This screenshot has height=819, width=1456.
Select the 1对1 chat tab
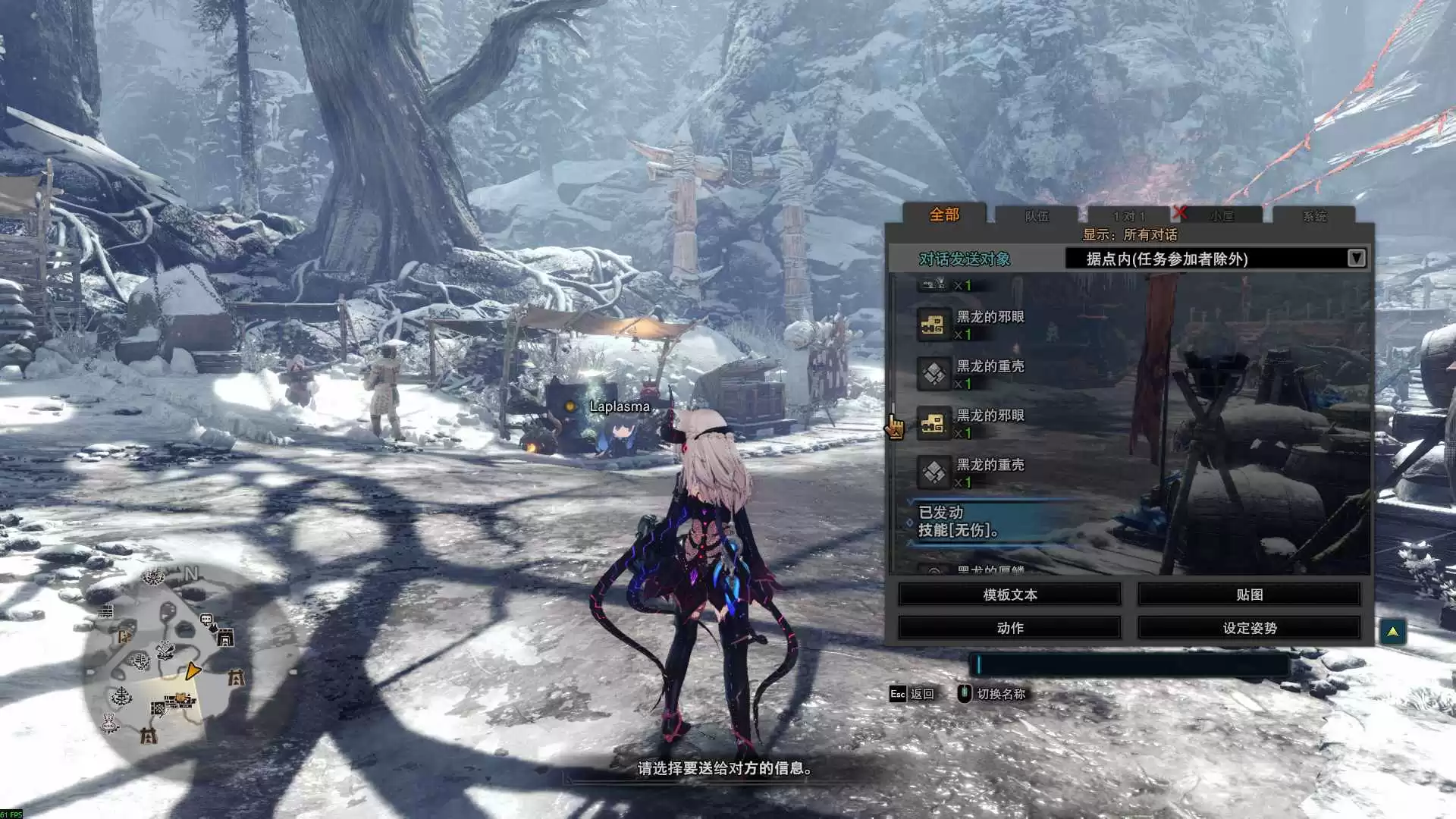(x=1129, y=216)
